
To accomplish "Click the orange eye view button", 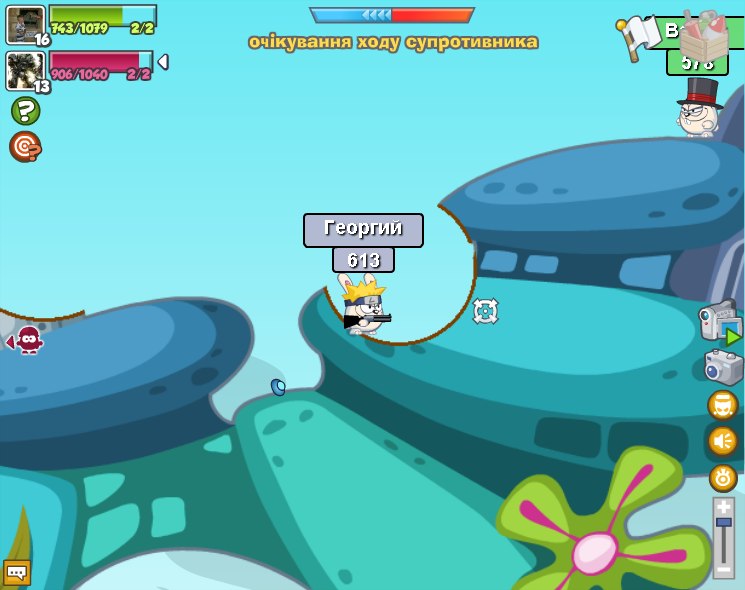I will [x=723, y=477].
